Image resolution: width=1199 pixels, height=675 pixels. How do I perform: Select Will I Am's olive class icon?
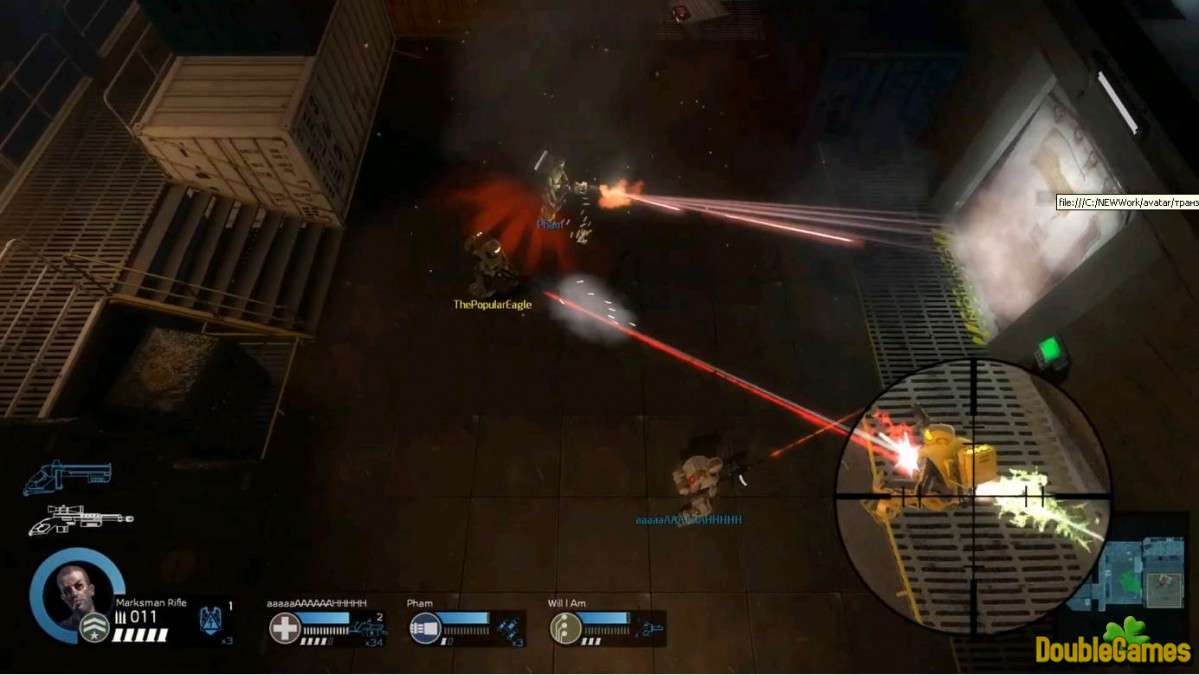coord(565,627)
